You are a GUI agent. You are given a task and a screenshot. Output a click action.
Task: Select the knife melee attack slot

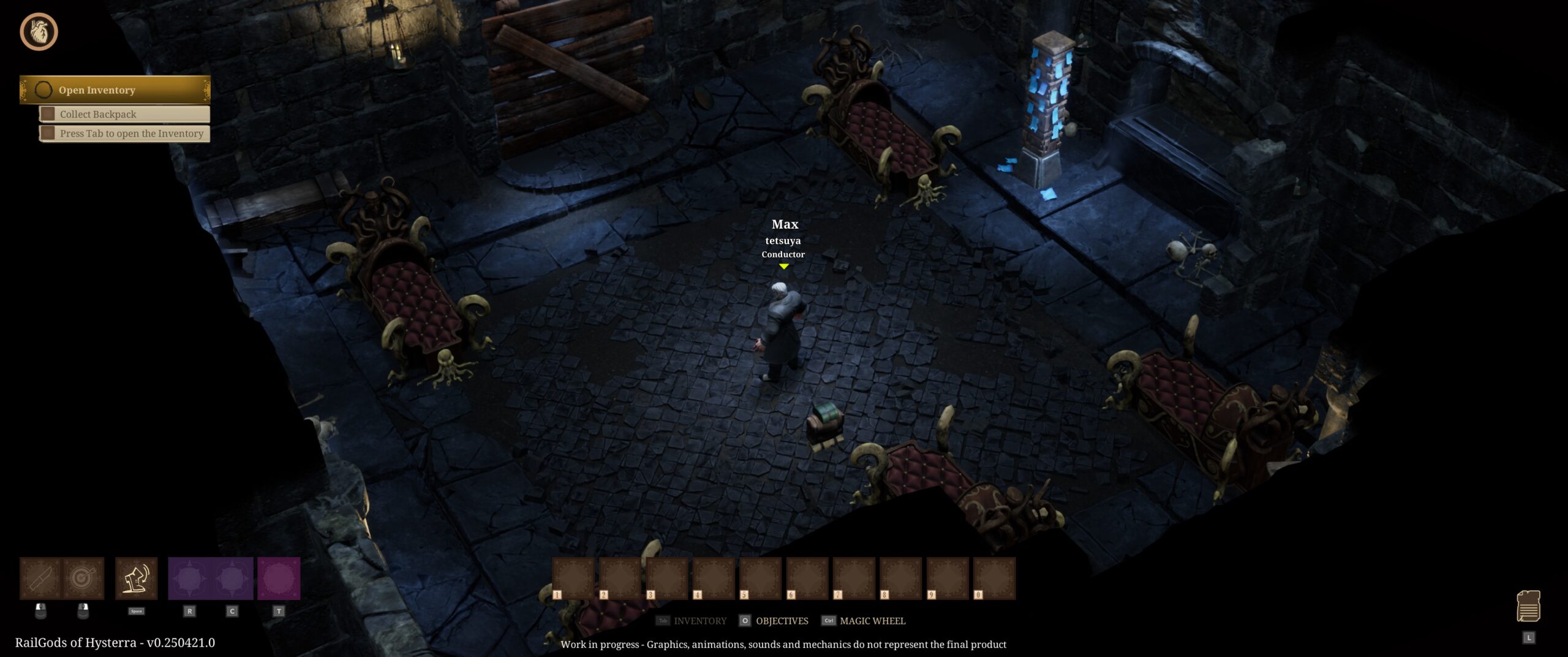click(40, 578)
